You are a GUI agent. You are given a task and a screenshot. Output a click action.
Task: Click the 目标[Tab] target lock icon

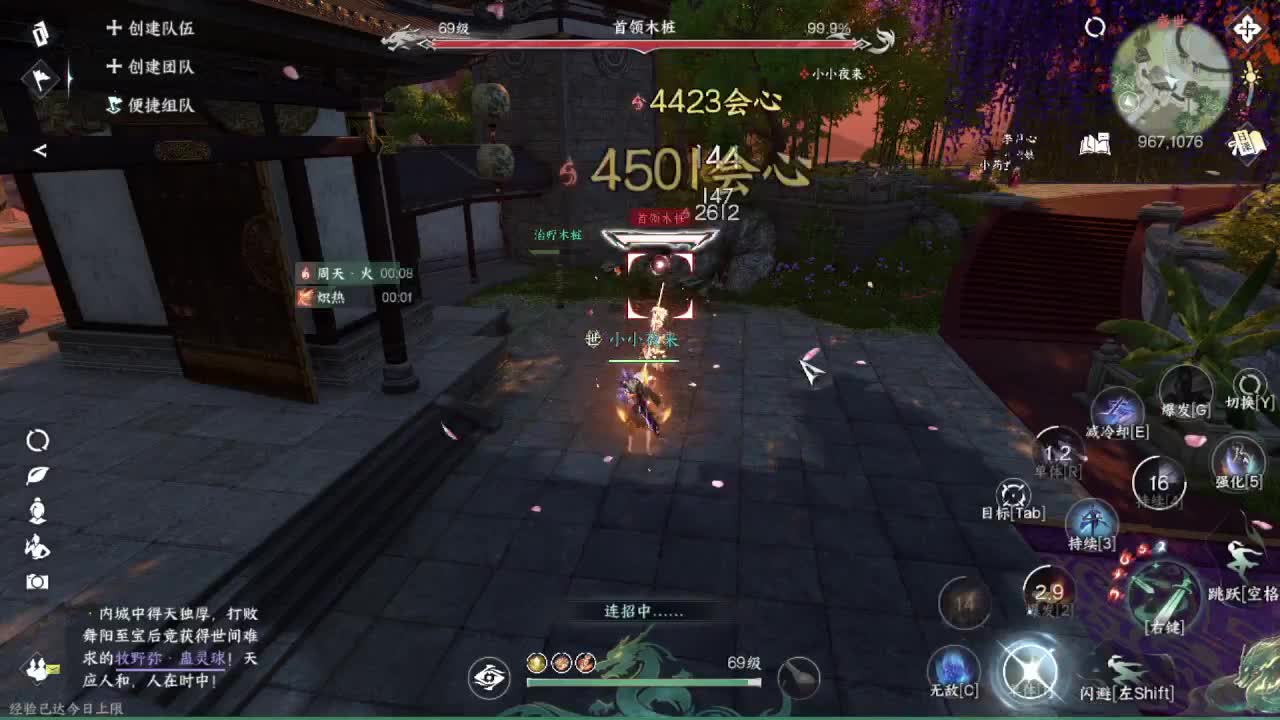tap(1012, 493)
